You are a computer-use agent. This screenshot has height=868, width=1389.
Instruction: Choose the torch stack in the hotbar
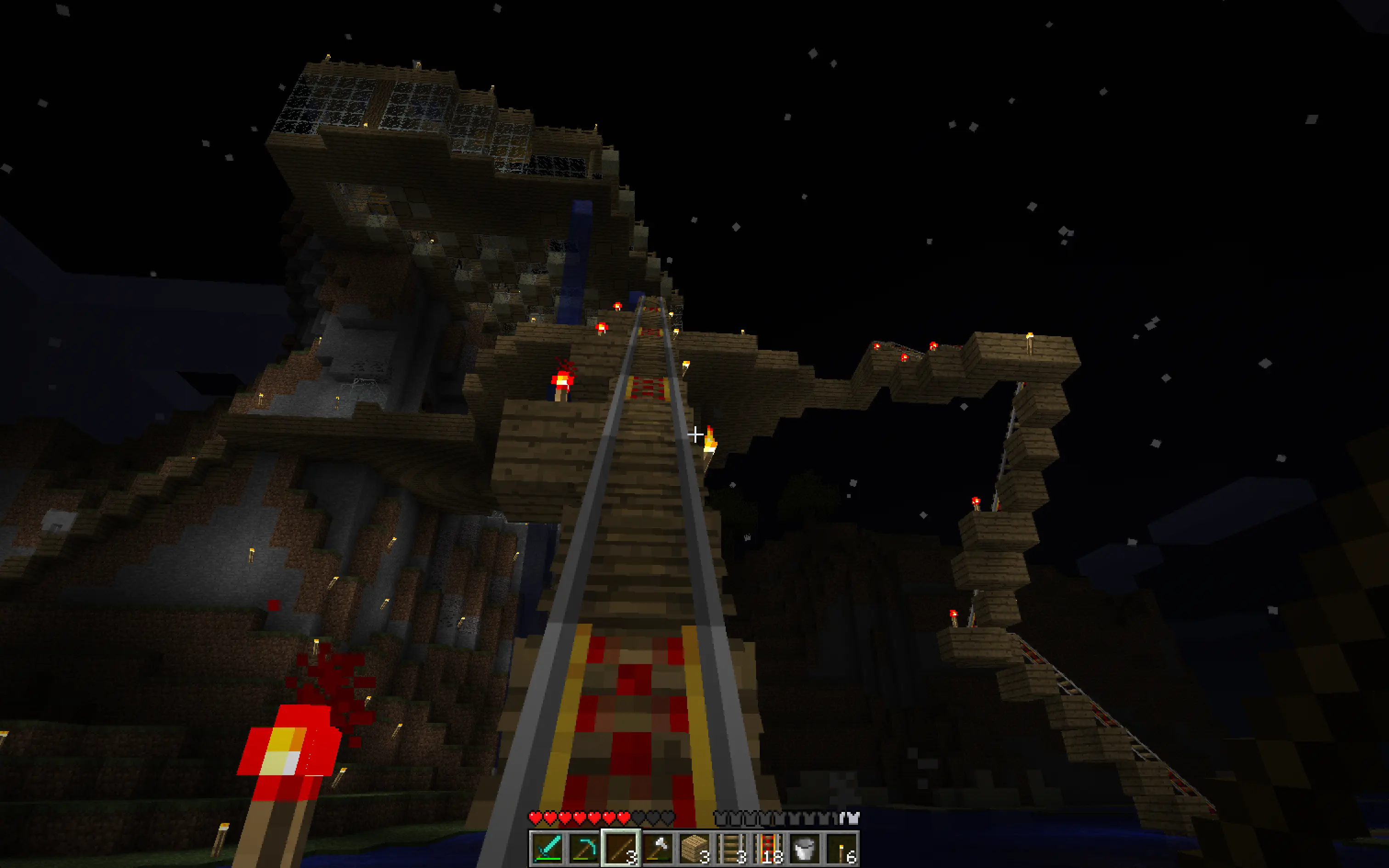coord(842,847)
